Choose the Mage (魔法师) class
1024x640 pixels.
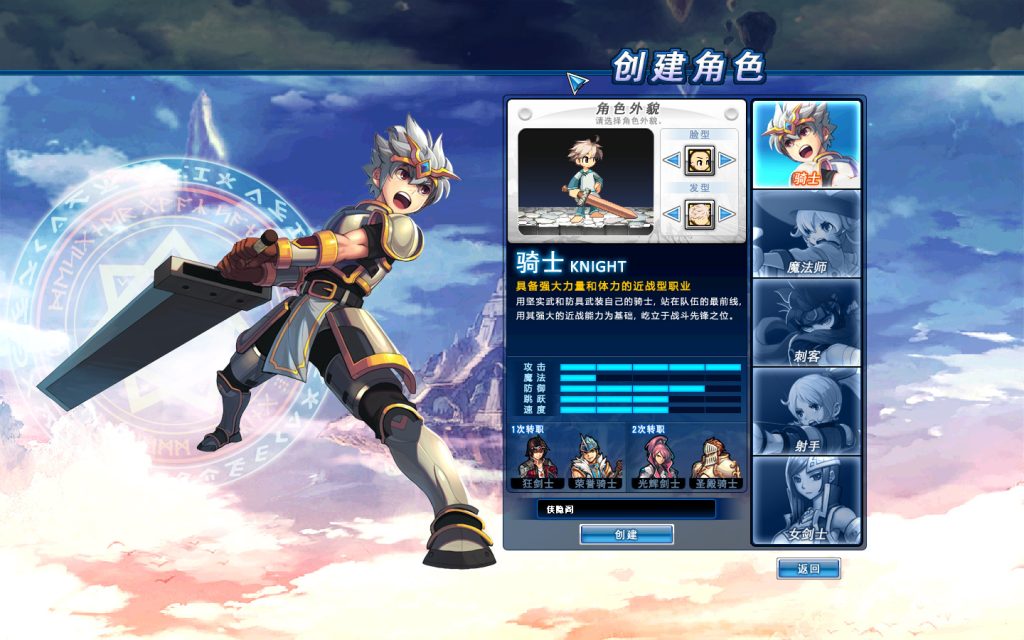point(806,233)
